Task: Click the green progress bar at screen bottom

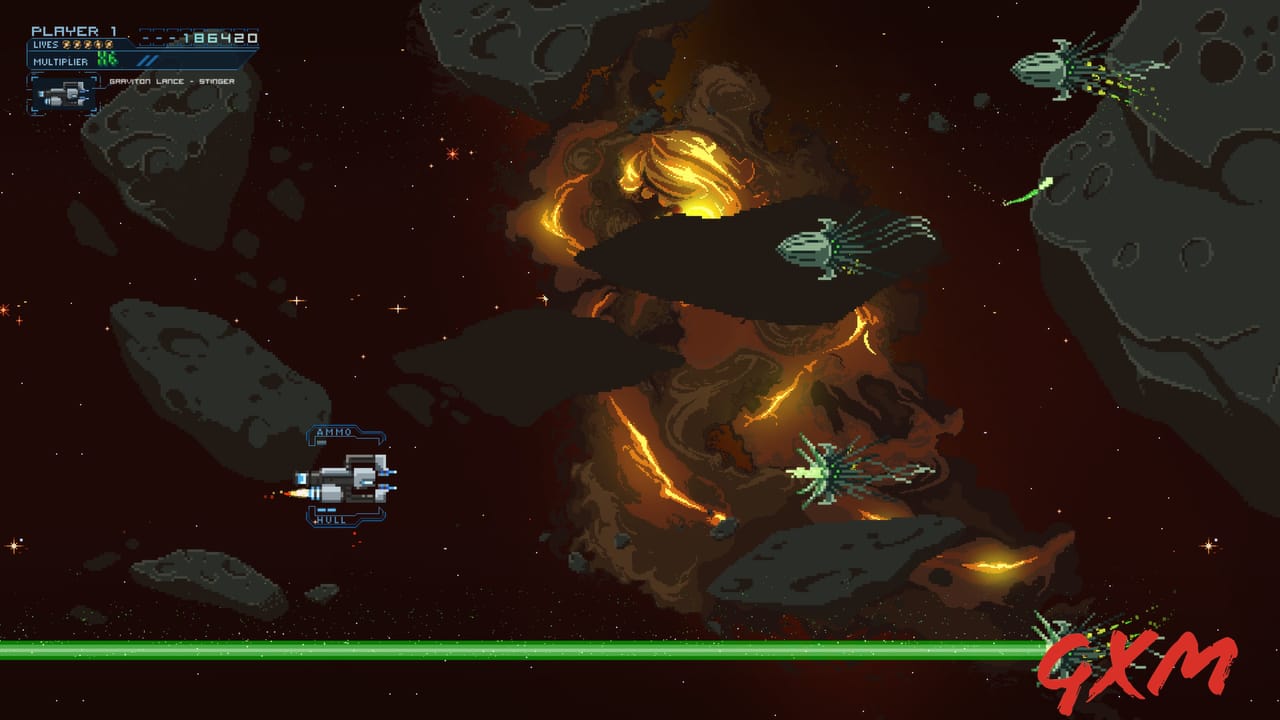Action: coord(500,648)
